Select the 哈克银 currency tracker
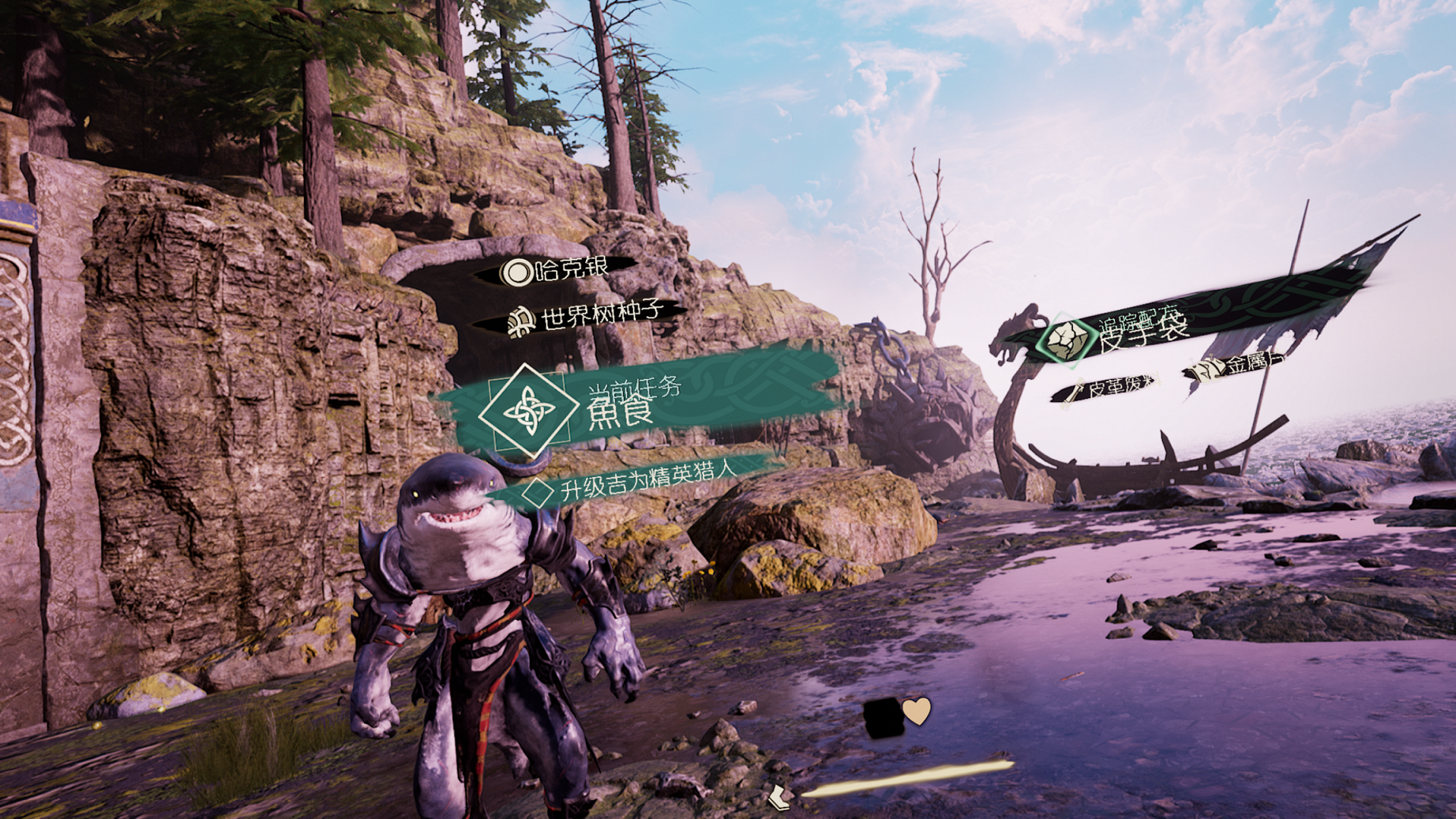This screenshot has height=819, width=1456. click(x=562, y=271)
